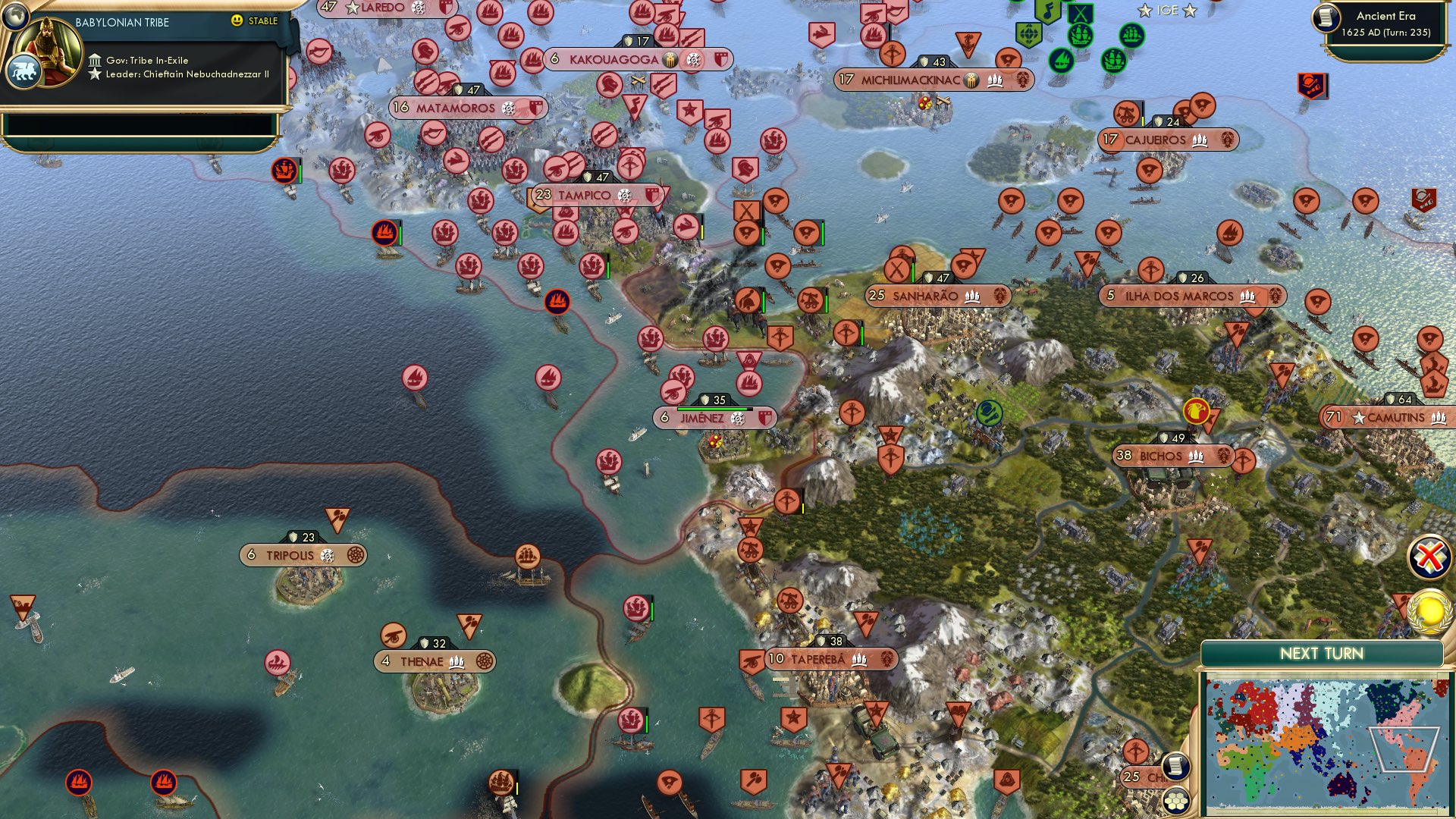Image resolution: width=1456 pixels, height=819 pixels.
Task: Click Nebuchadnezzar II leader portrait
Action: pos(47,44)
